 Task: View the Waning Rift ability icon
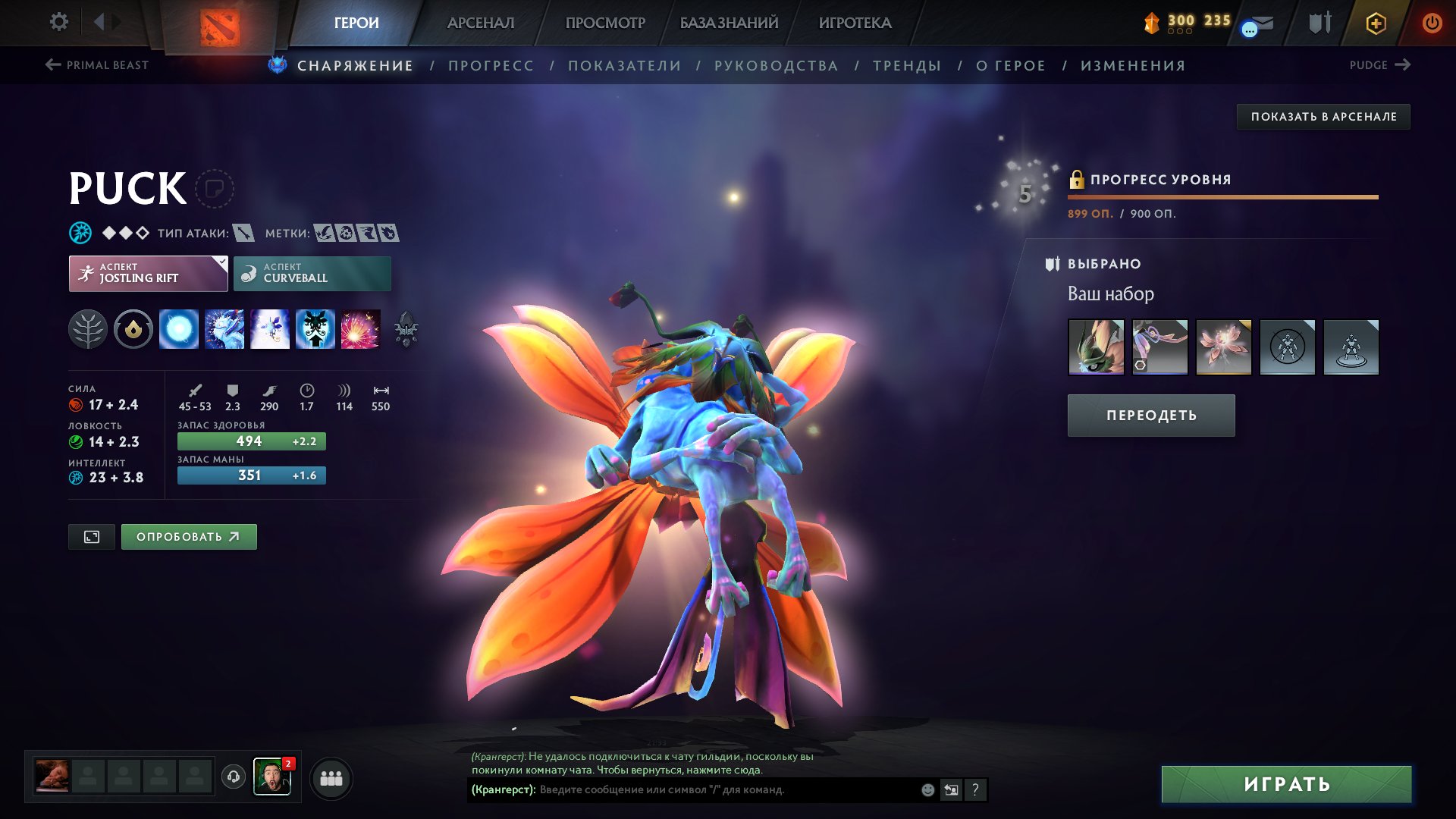[224, 330]
